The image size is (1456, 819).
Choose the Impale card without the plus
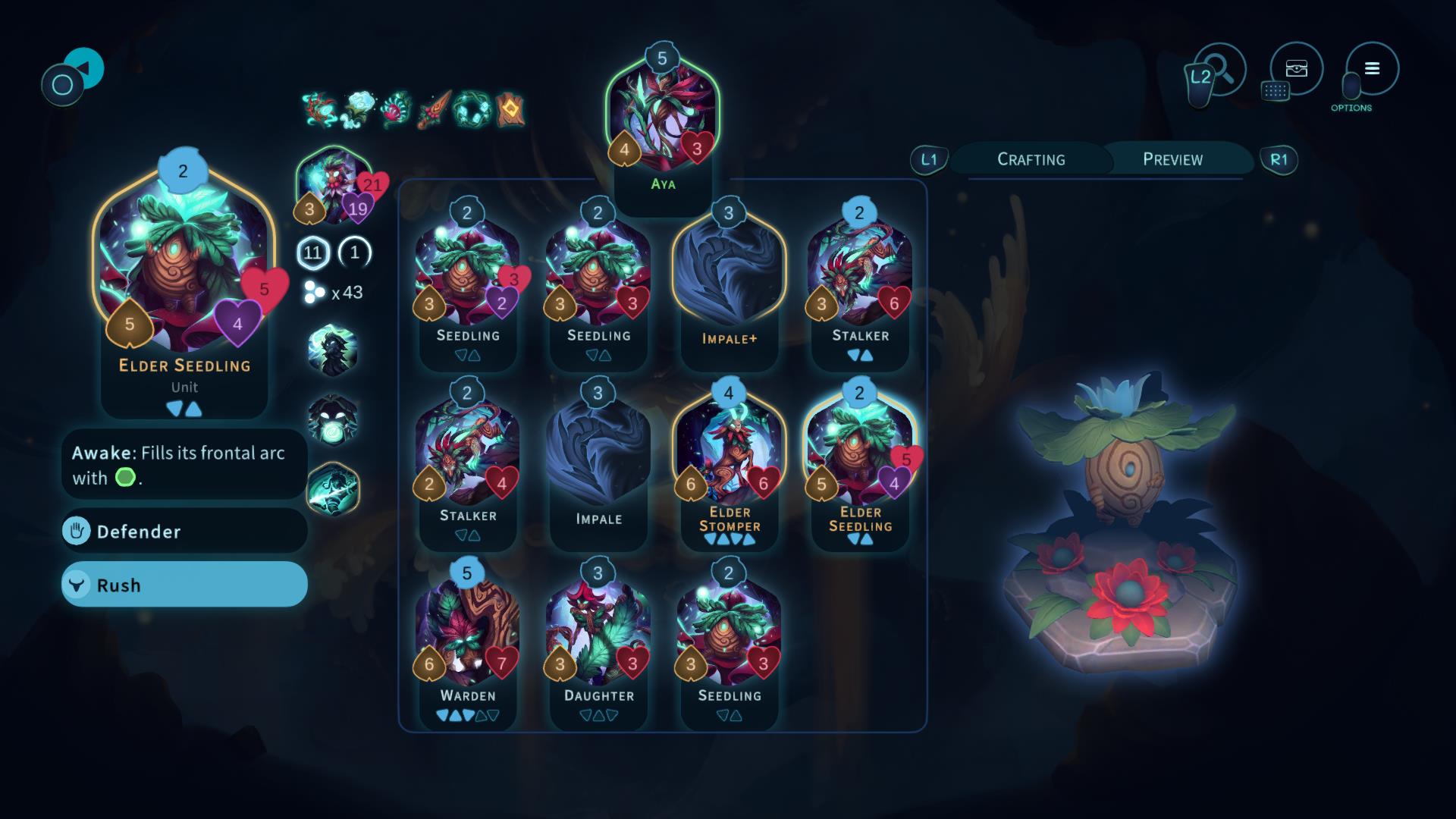coord(598,463)
